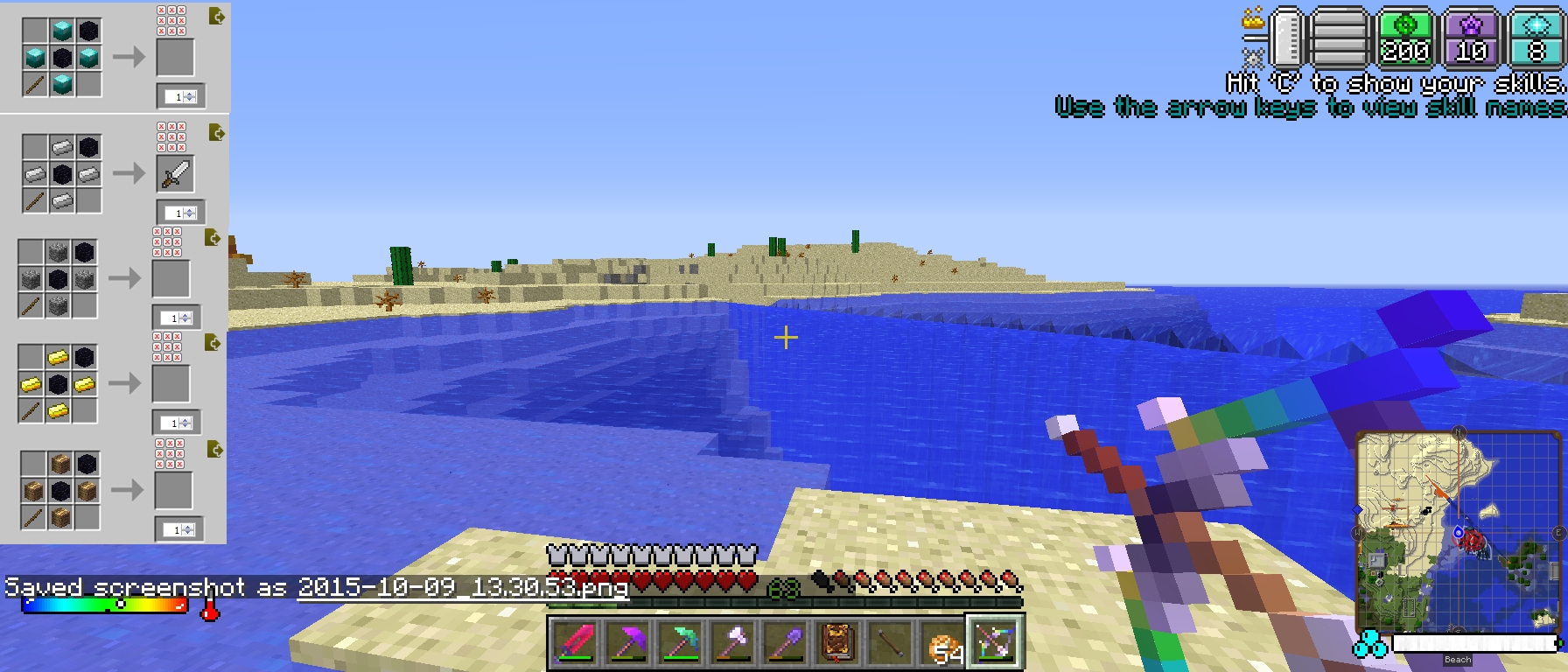This screenshot has height=672, width=1568.
Task: Export the diamond recipe with its arrow icon
Action: pos(216,17)
